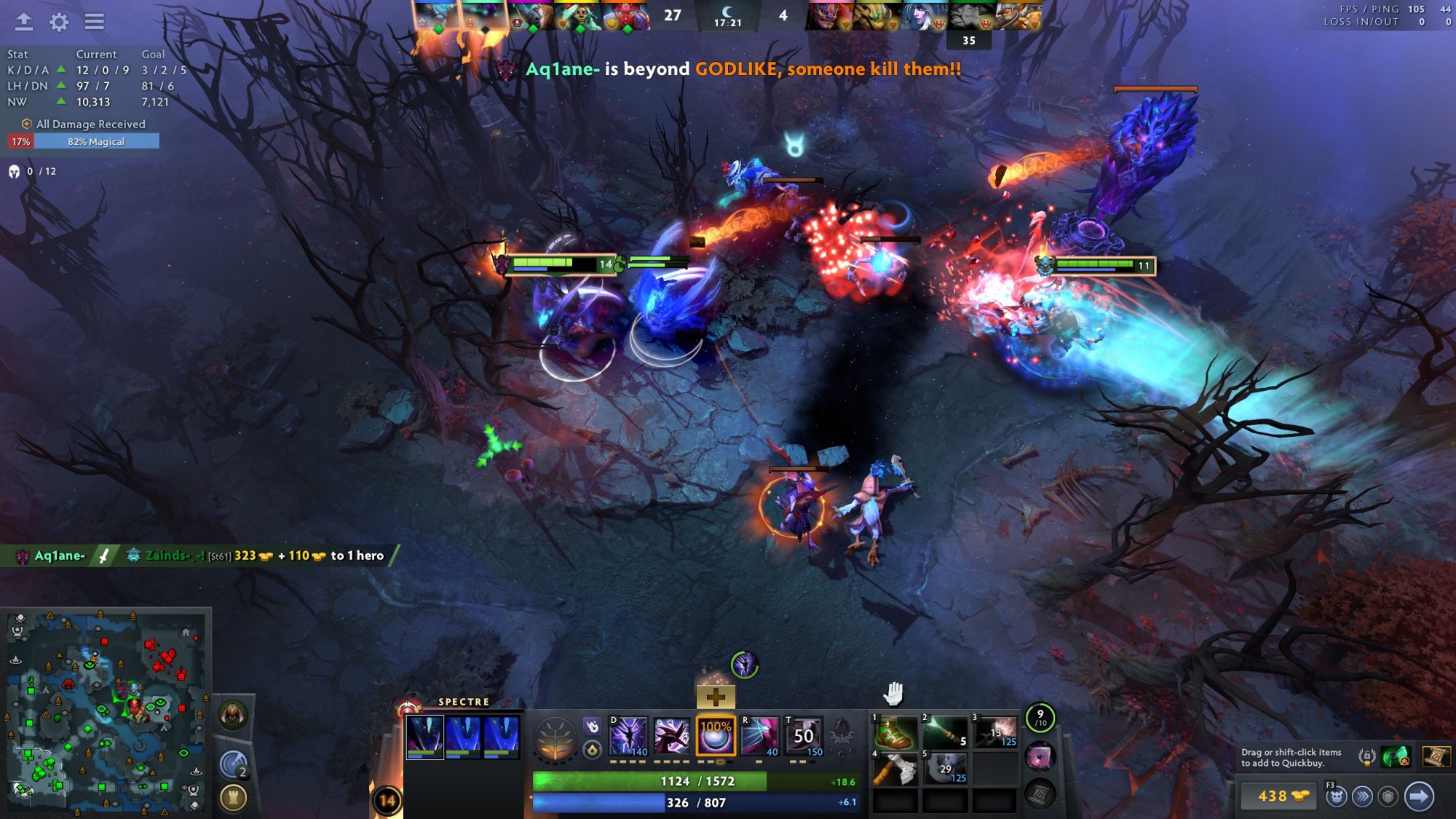Select the axe item slot
The image size is (1456, 819).
[x=895, y=768]
